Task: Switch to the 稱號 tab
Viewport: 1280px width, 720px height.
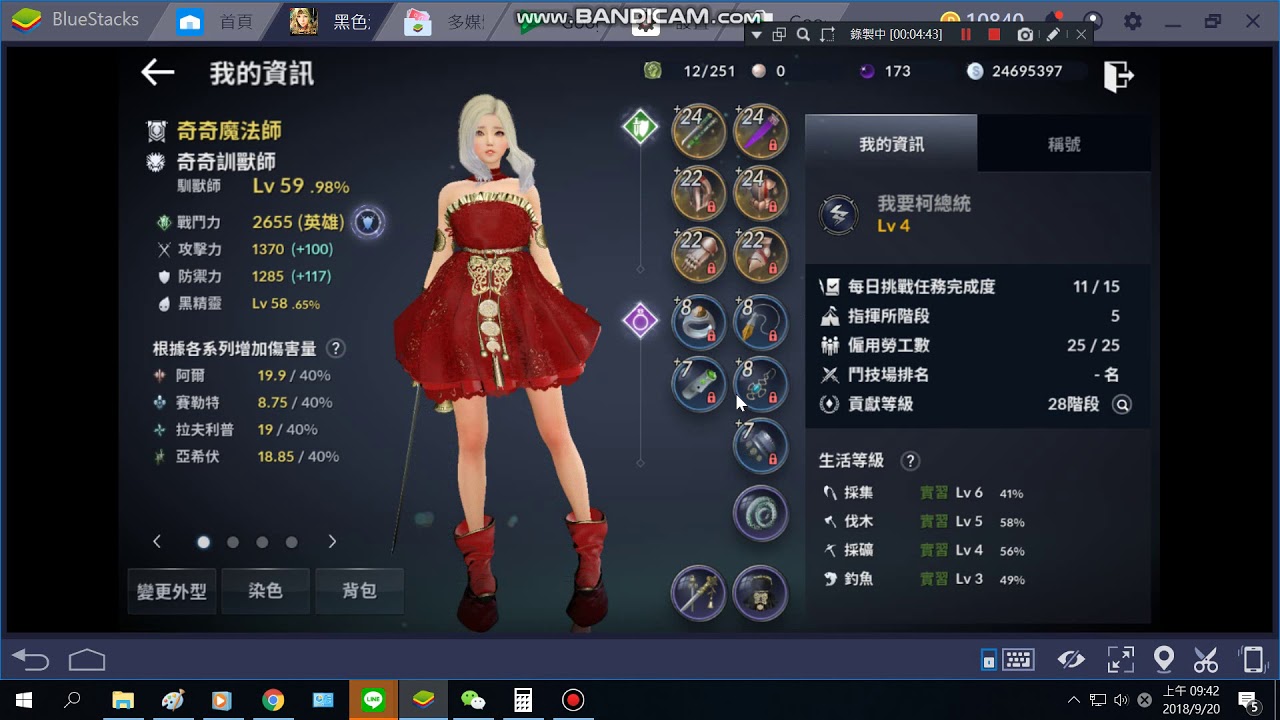Action: click(x=1063, y=143)
